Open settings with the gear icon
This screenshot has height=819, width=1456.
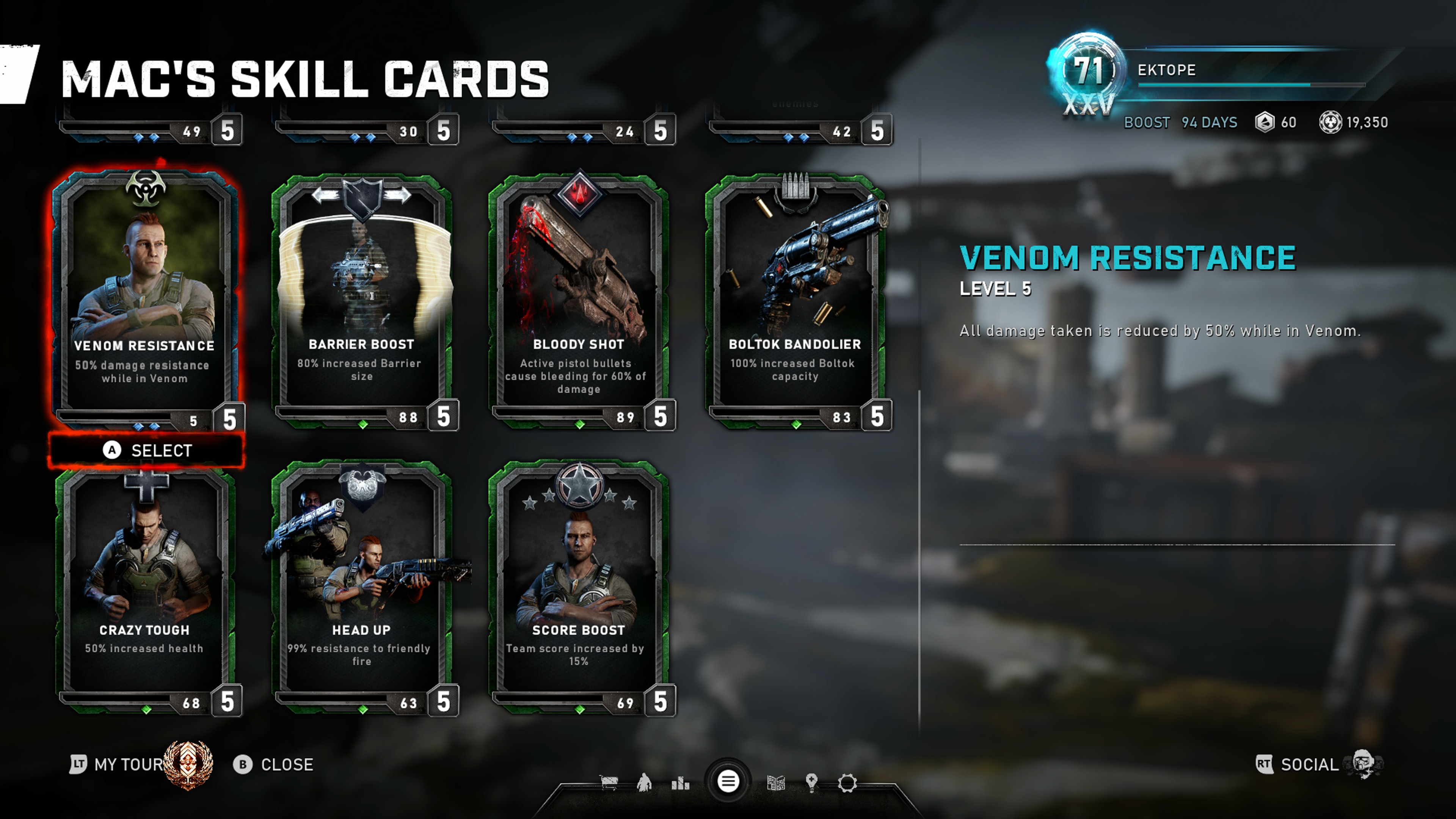tap(847, 783)
